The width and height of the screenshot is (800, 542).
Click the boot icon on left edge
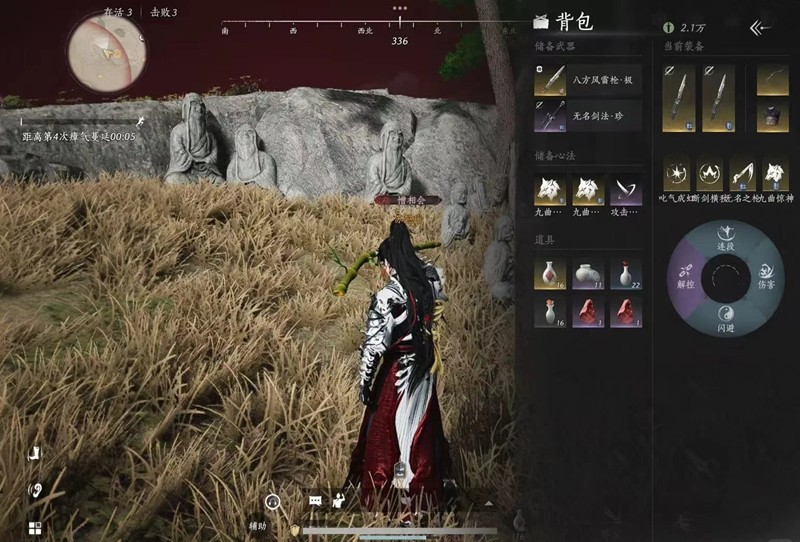click(35, 454)
